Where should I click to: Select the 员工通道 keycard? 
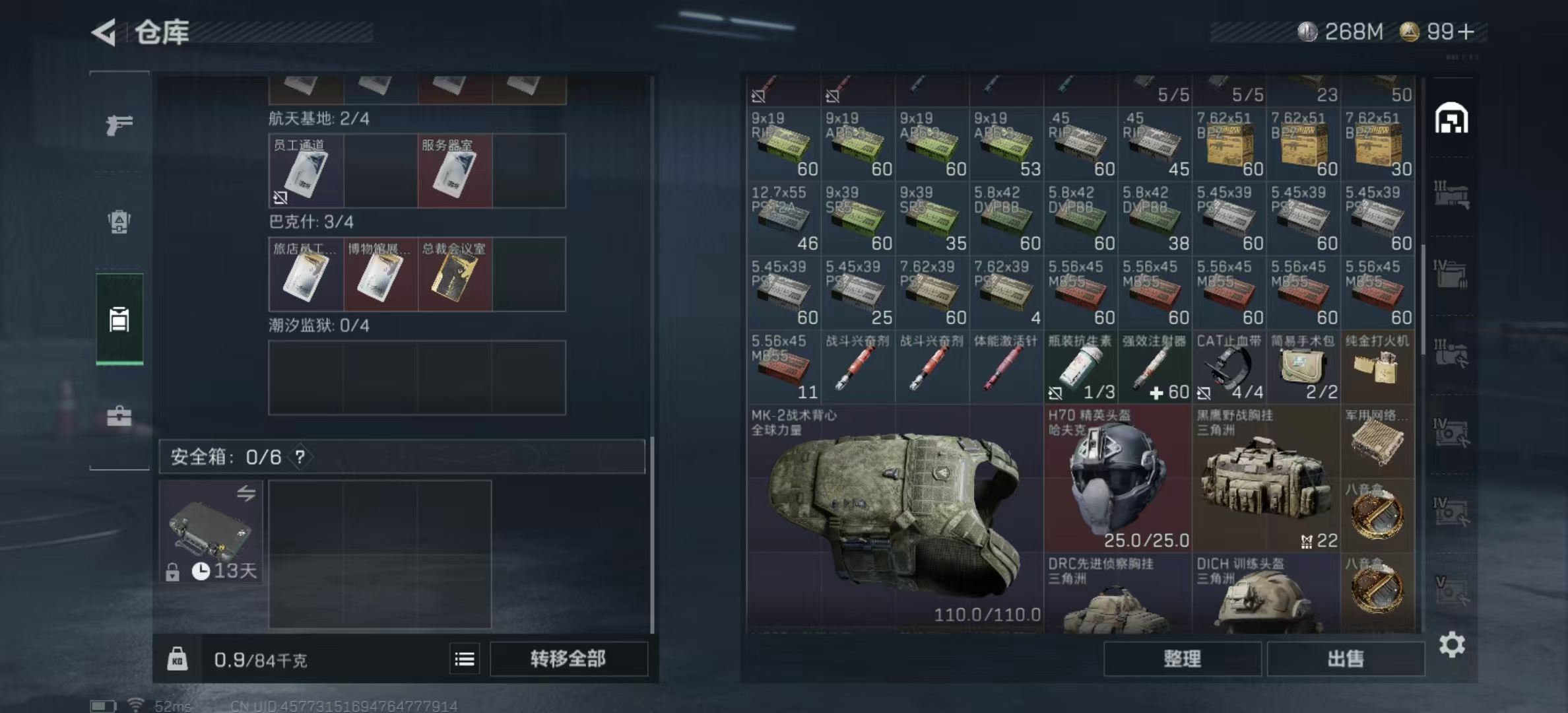coord(306,172)
